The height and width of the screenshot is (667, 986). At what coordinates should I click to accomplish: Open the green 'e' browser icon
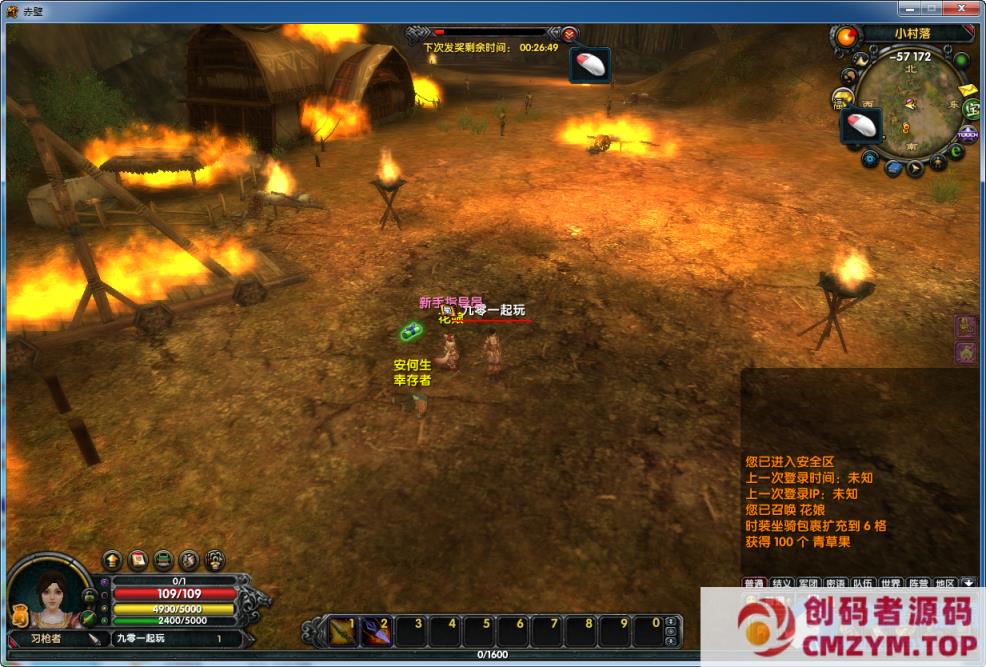pyautogui.click(x=956, y=152)
